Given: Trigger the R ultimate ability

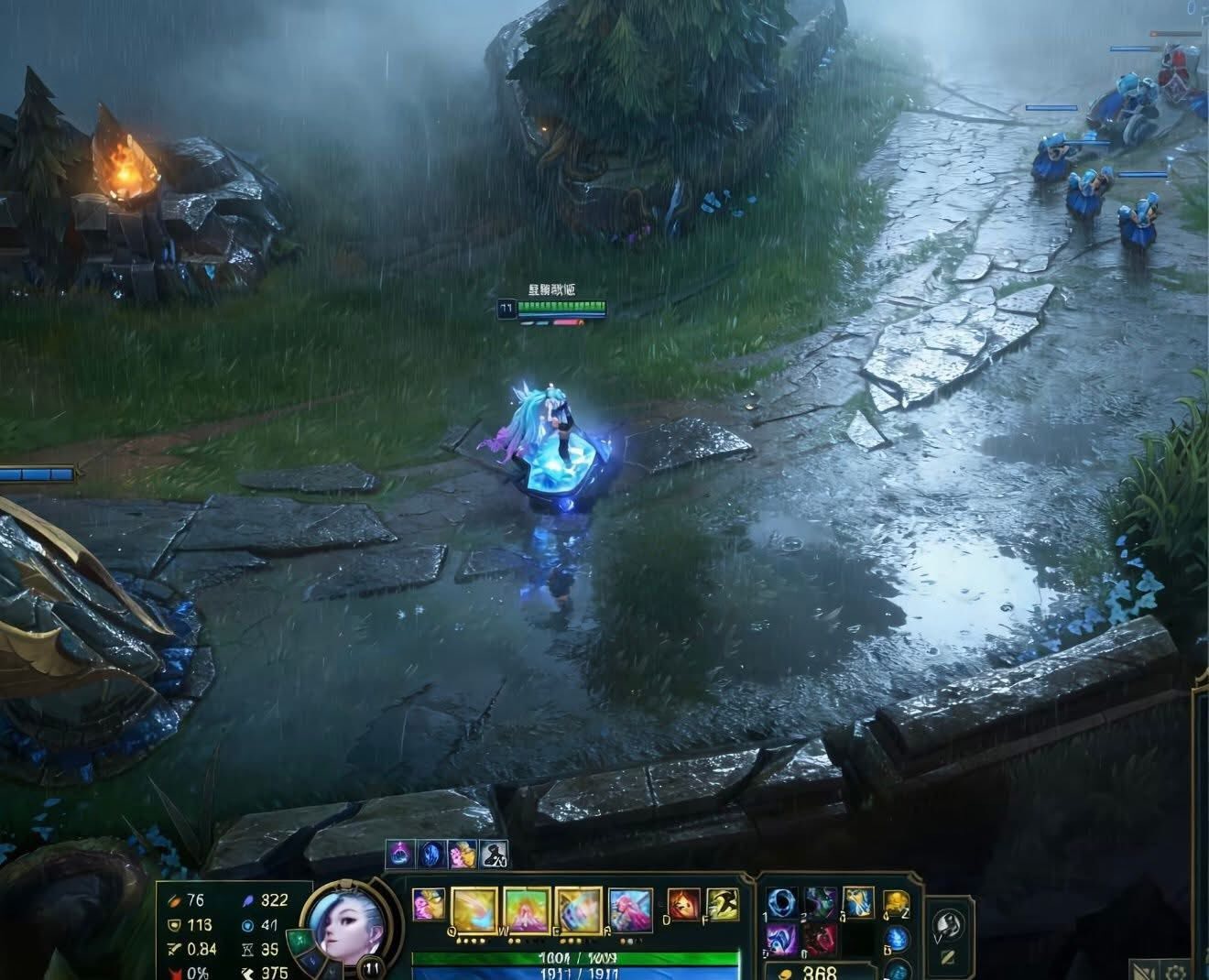Looking at the screenshot, I should click(x=630, y=909).
